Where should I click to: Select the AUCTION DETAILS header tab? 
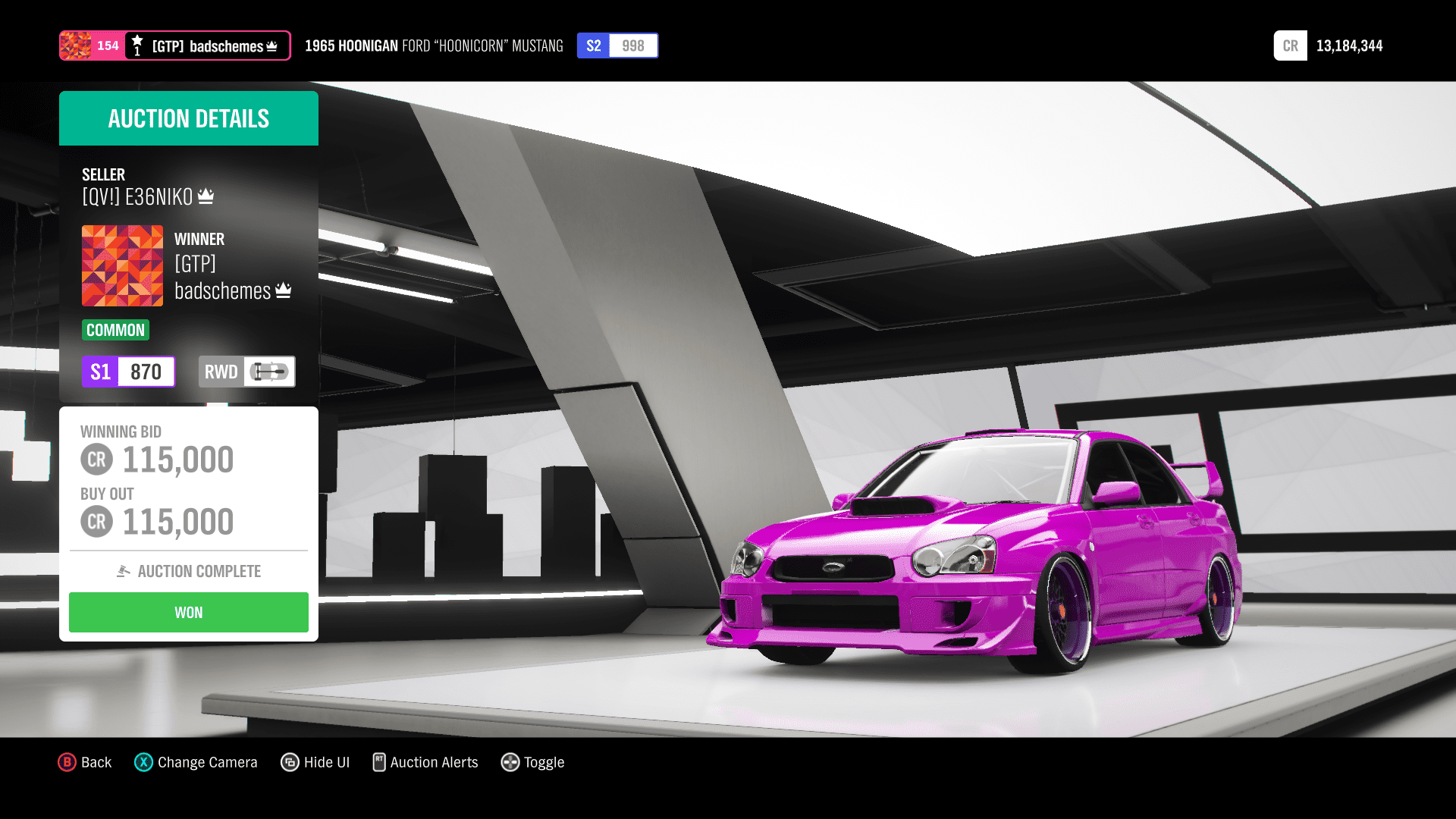(188, 118)
